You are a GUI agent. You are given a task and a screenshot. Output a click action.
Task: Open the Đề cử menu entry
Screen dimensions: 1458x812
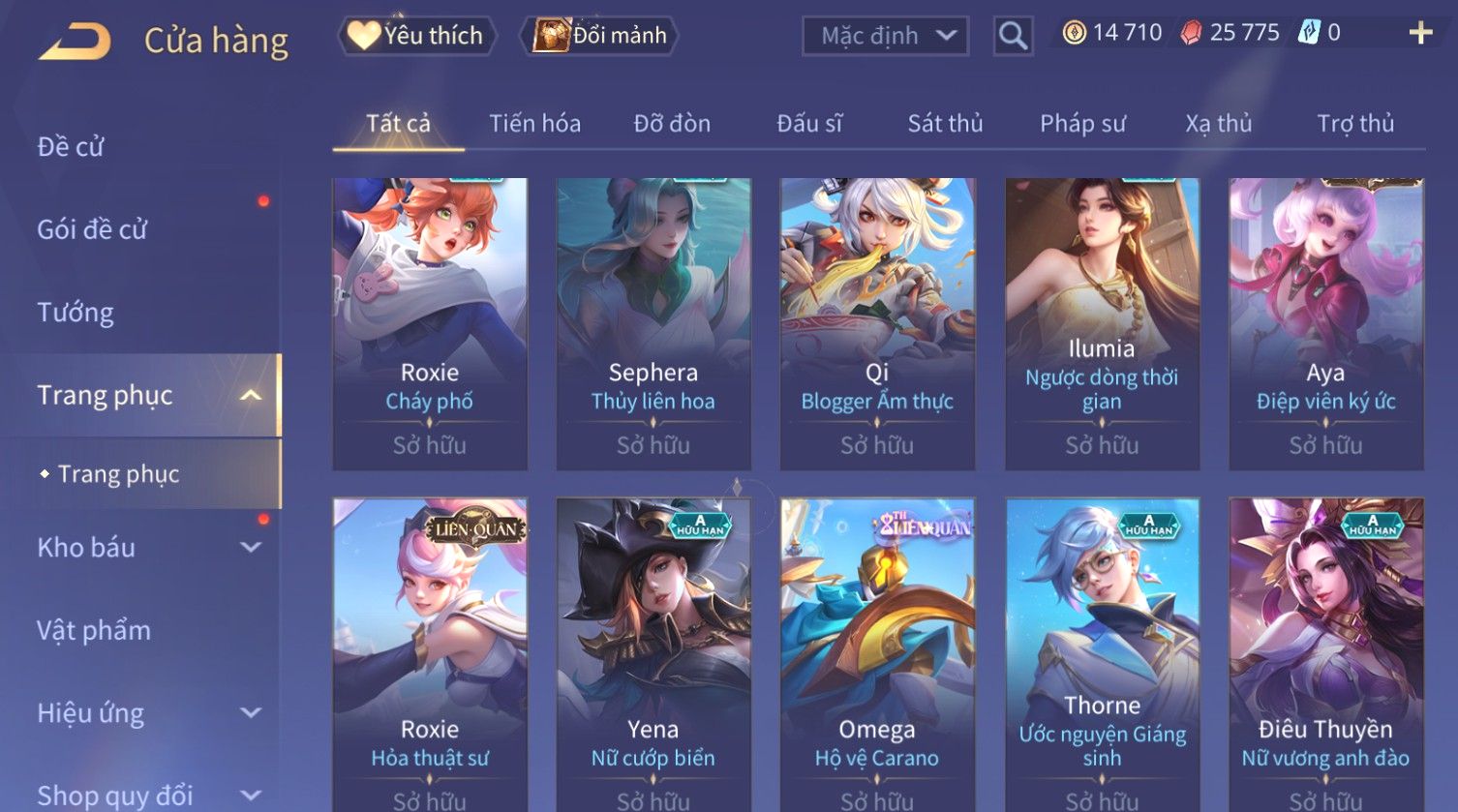click(x=71, y=147)
